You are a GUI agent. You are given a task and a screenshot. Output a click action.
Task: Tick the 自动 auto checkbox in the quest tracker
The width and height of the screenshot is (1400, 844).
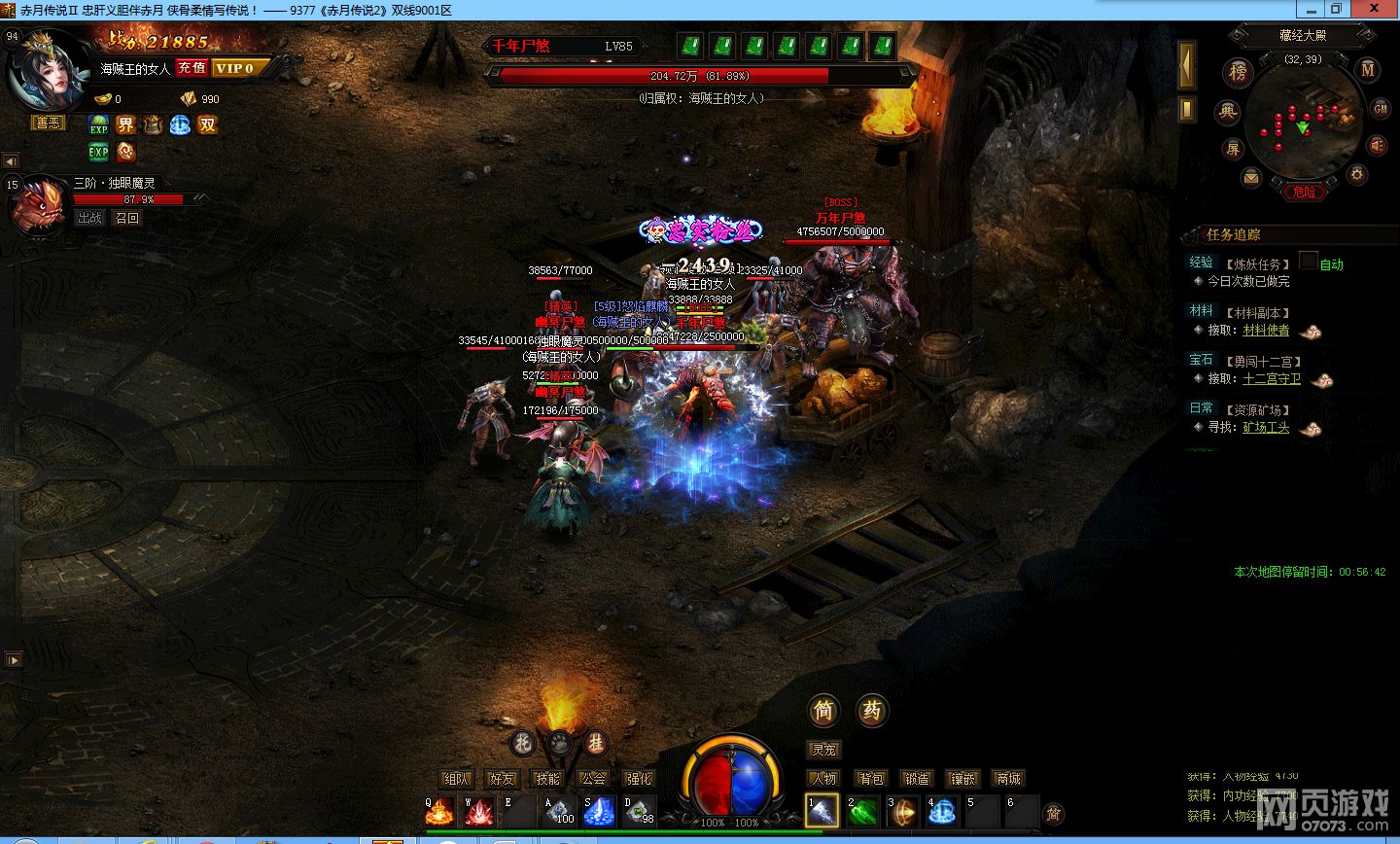click(x=1309, y=261)
